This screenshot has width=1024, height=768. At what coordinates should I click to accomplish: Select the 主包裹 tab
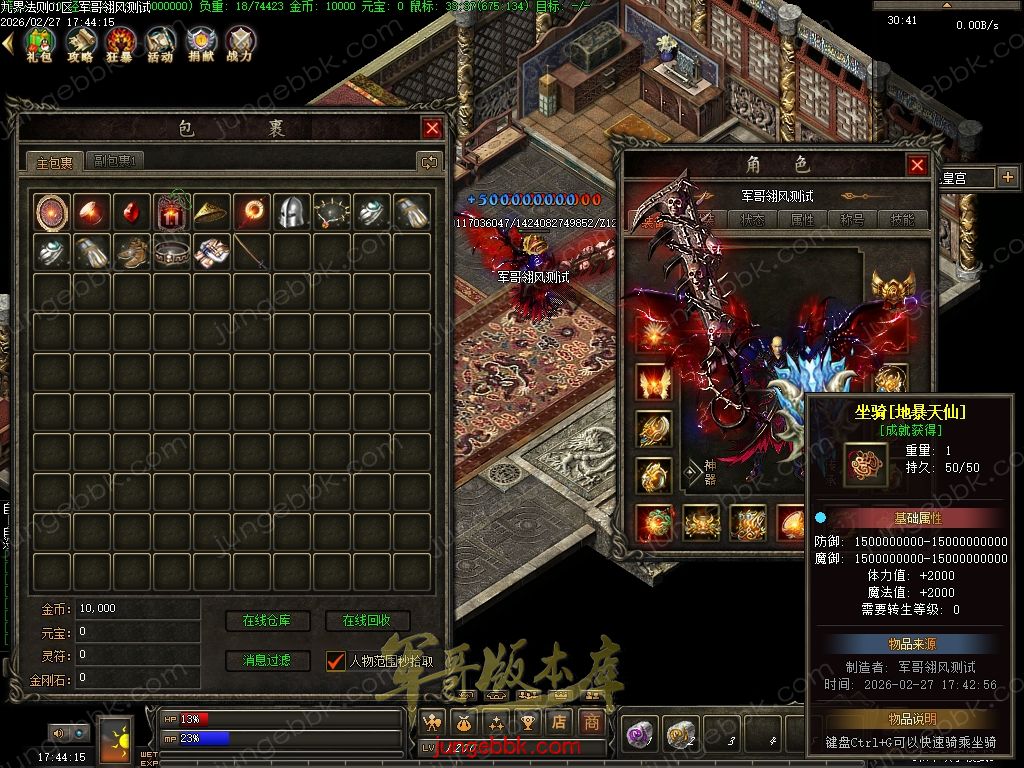(x=55, y=162)
